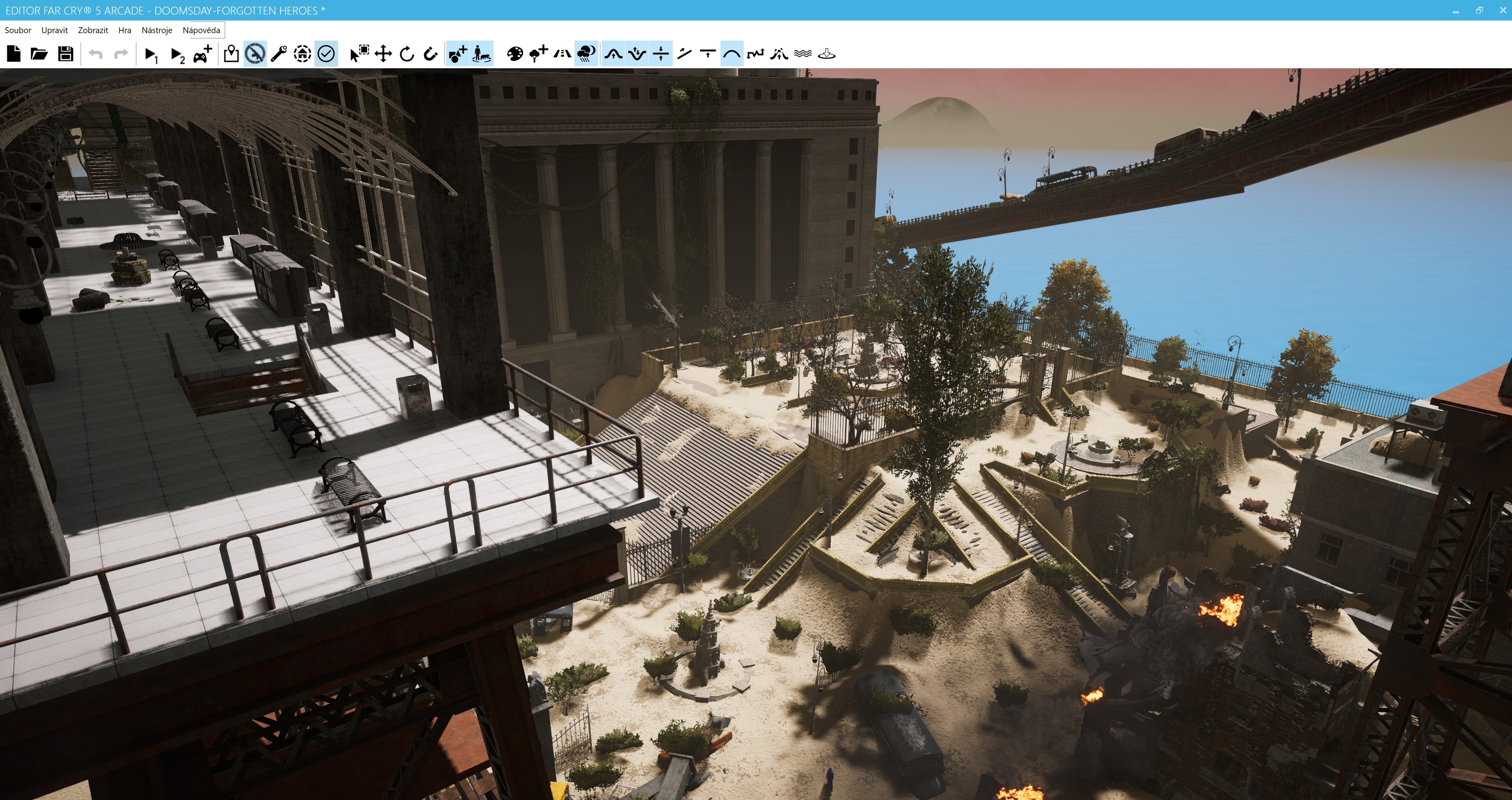This screenshot has width=1512, height=800.
Task: Open the Soubor menu
Action: pos(18,30)
